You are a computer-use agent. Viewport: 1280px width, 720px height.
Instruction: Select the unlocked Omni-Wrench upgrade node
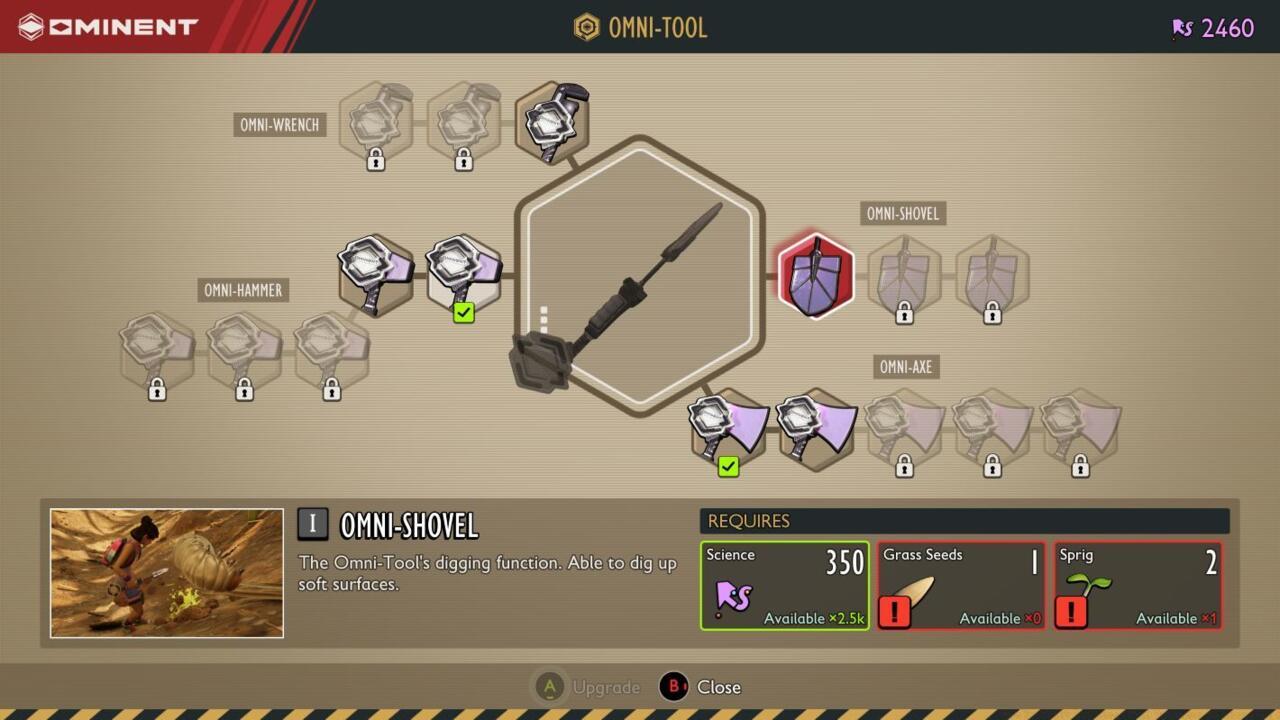(x=552, y=118)
